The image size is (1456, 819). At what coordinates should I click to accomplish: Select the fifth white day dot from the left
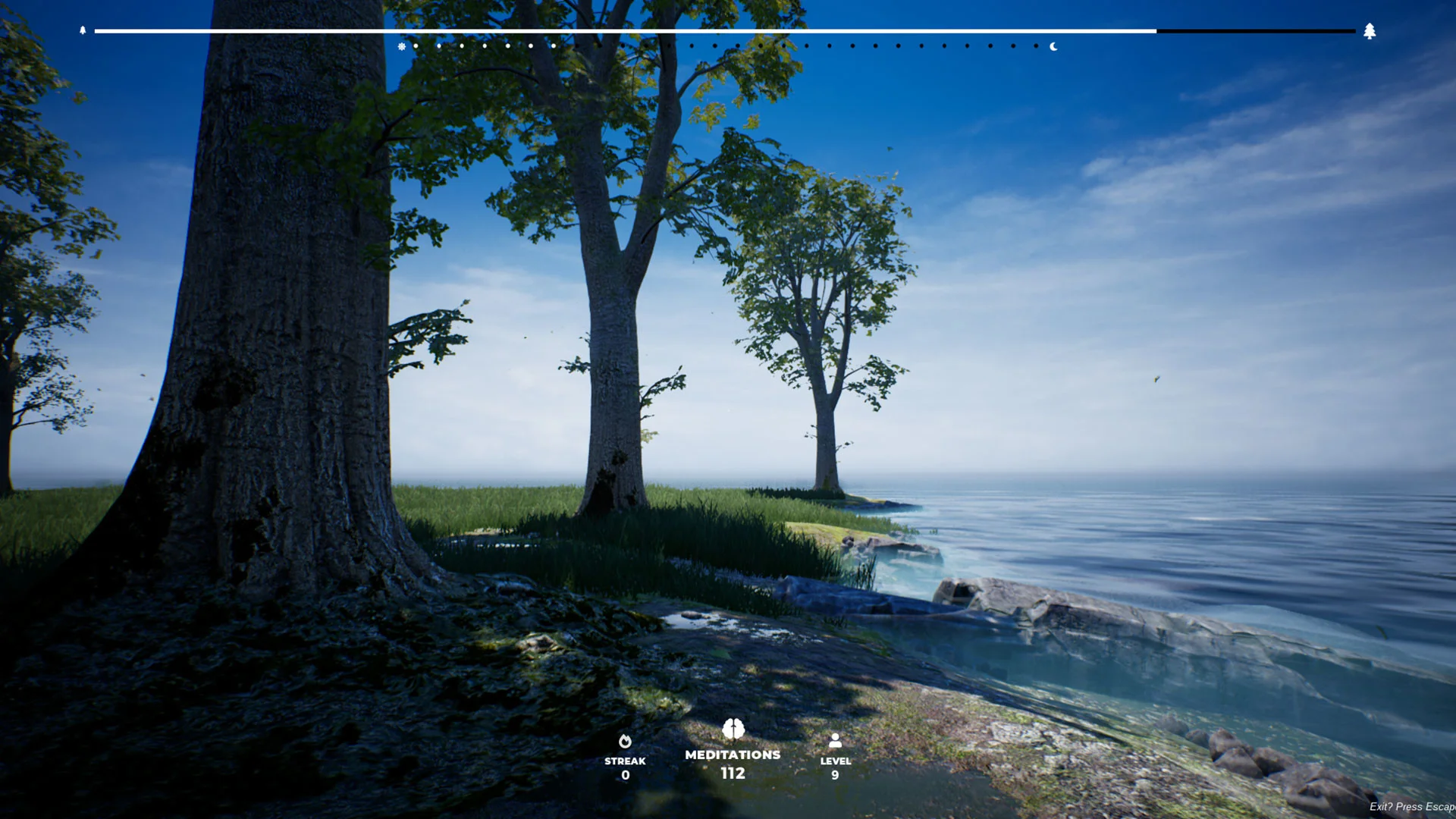point(507,46)
